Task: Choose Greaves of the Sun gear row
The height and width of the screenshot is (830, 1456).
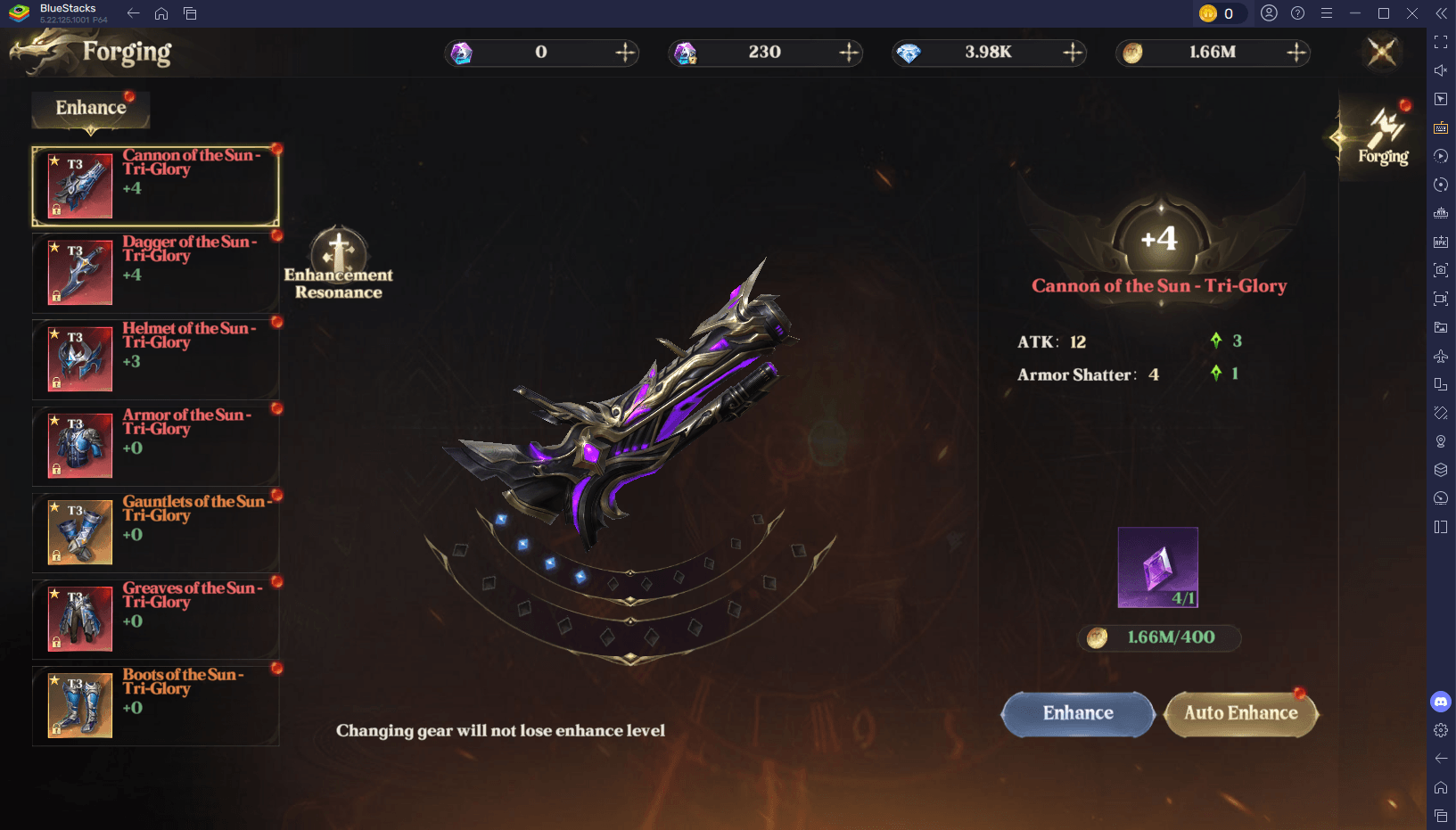Action: pyautogui.click(x=156, y=619)
